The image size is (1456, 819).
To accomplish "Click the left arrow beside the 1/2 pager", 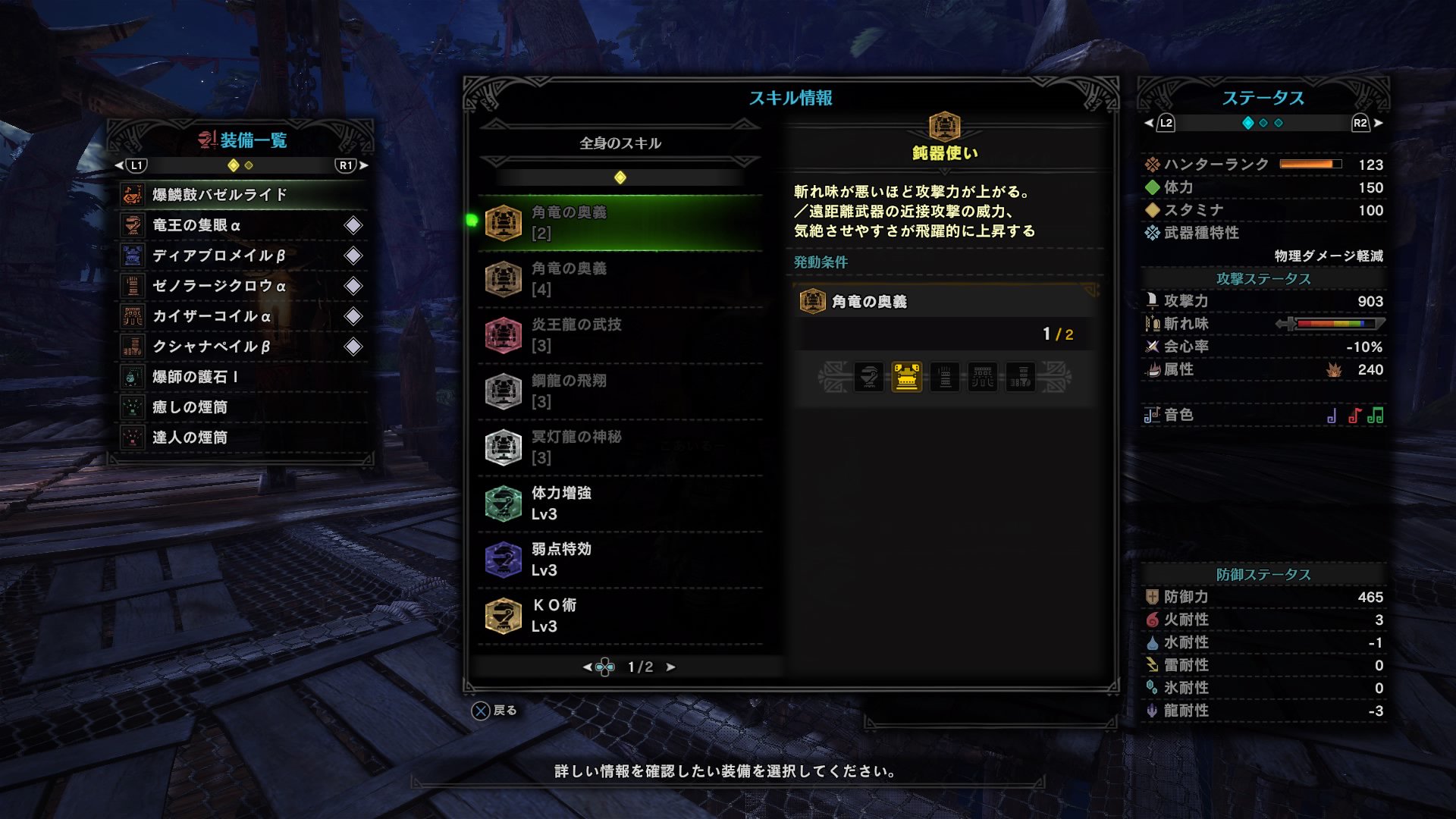I will pyautogui.click(x=587, y=667).
